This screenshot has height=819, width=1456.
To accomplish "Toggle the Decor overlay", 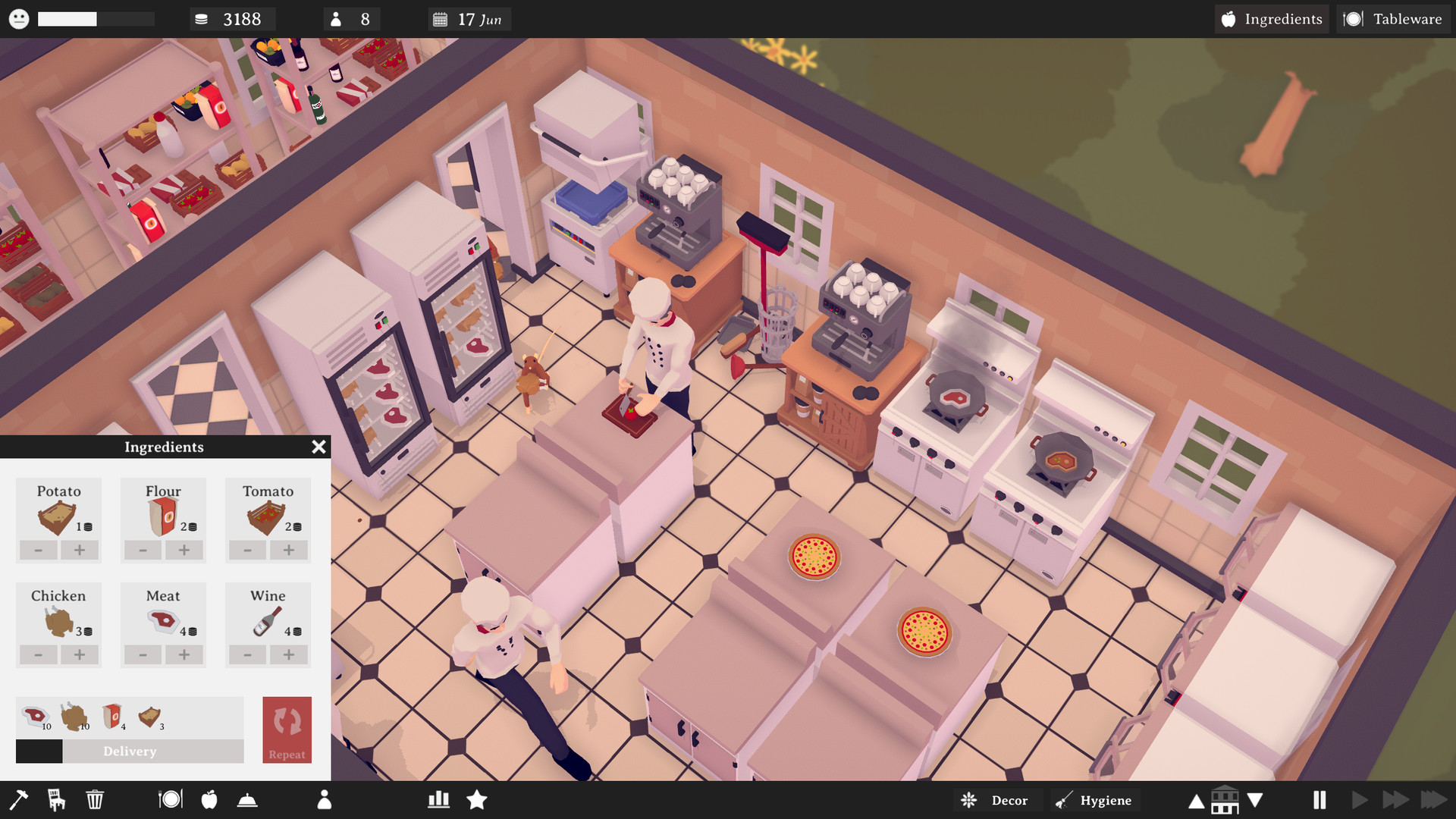I will 996,800.
